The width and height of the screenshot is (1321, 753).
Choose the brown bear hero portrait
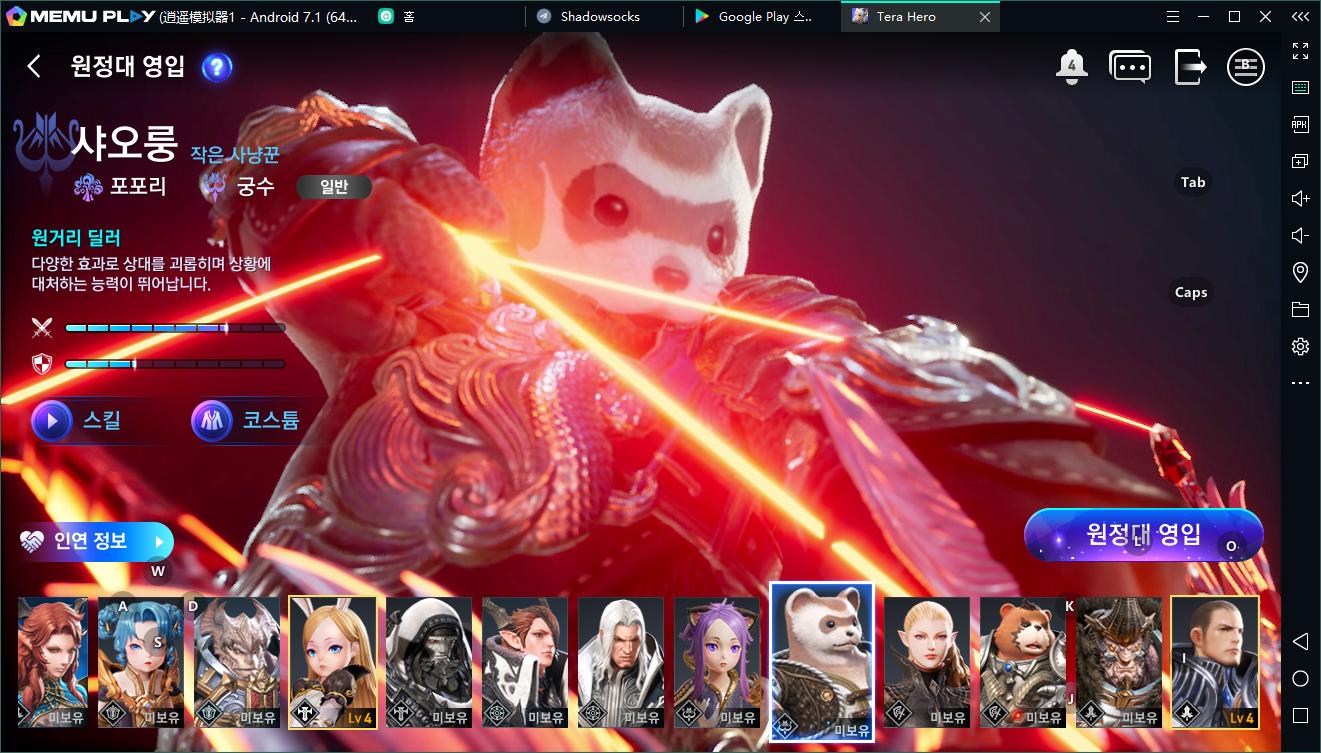pos(1022,662)
